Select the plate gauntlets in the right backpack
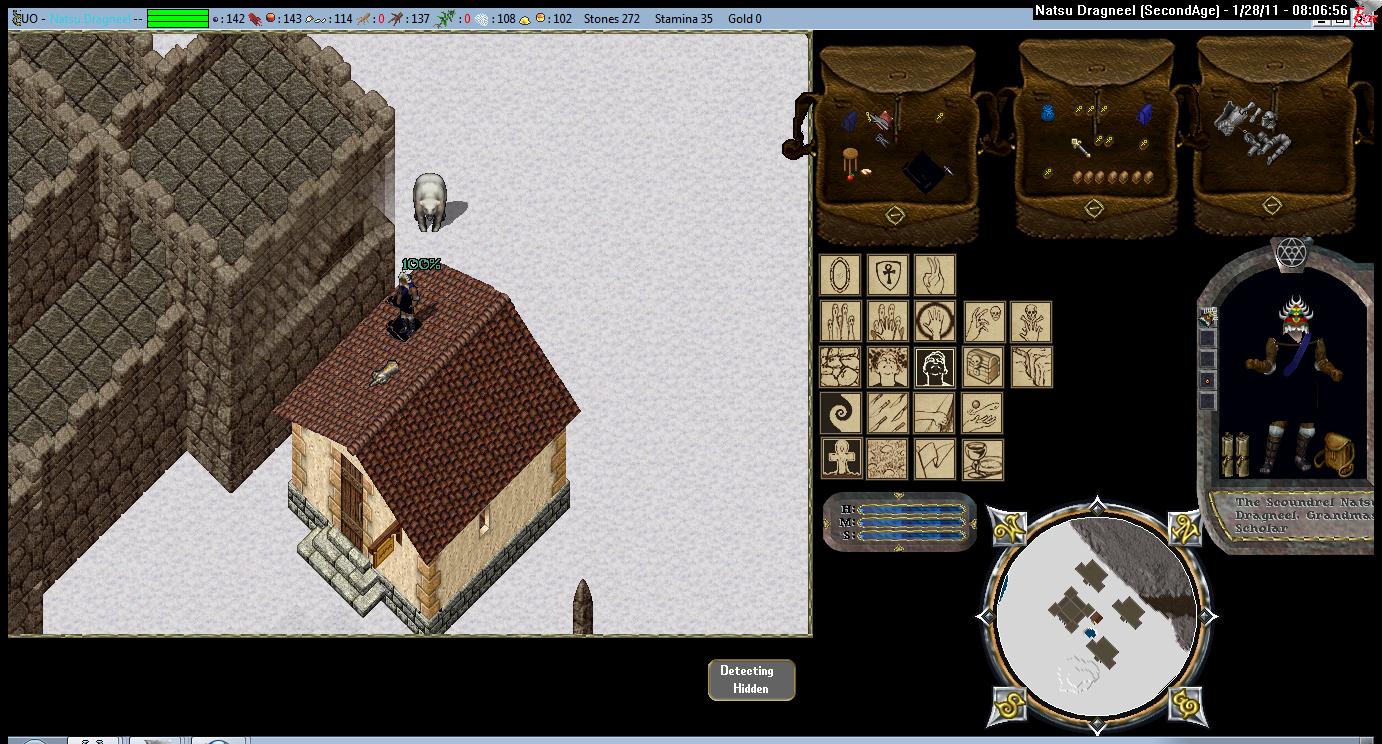1382x744 pixels. [x=1247, y=128]
